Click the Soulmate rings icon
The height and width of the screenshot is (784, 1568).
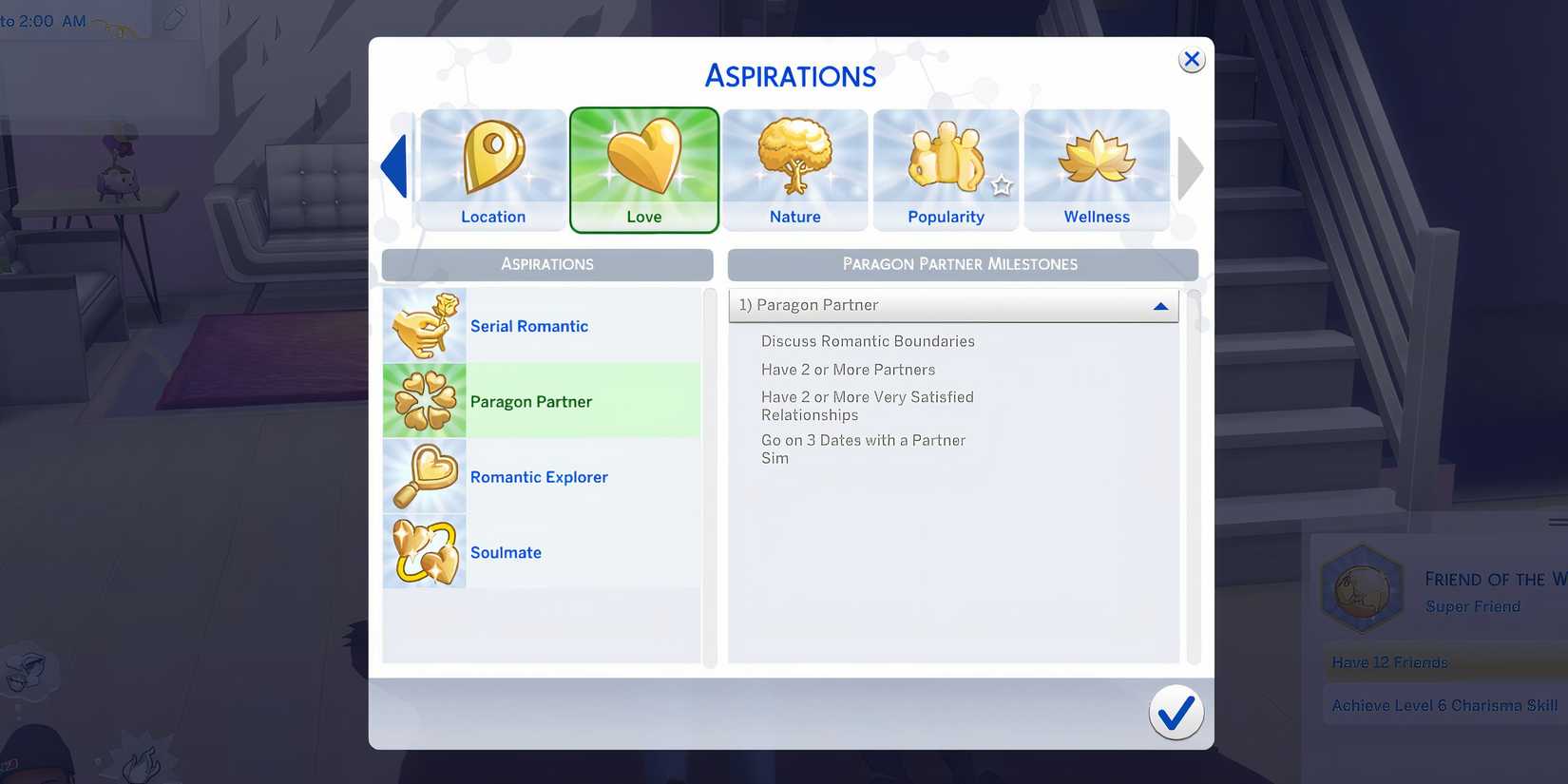click(x=424, y=552)
